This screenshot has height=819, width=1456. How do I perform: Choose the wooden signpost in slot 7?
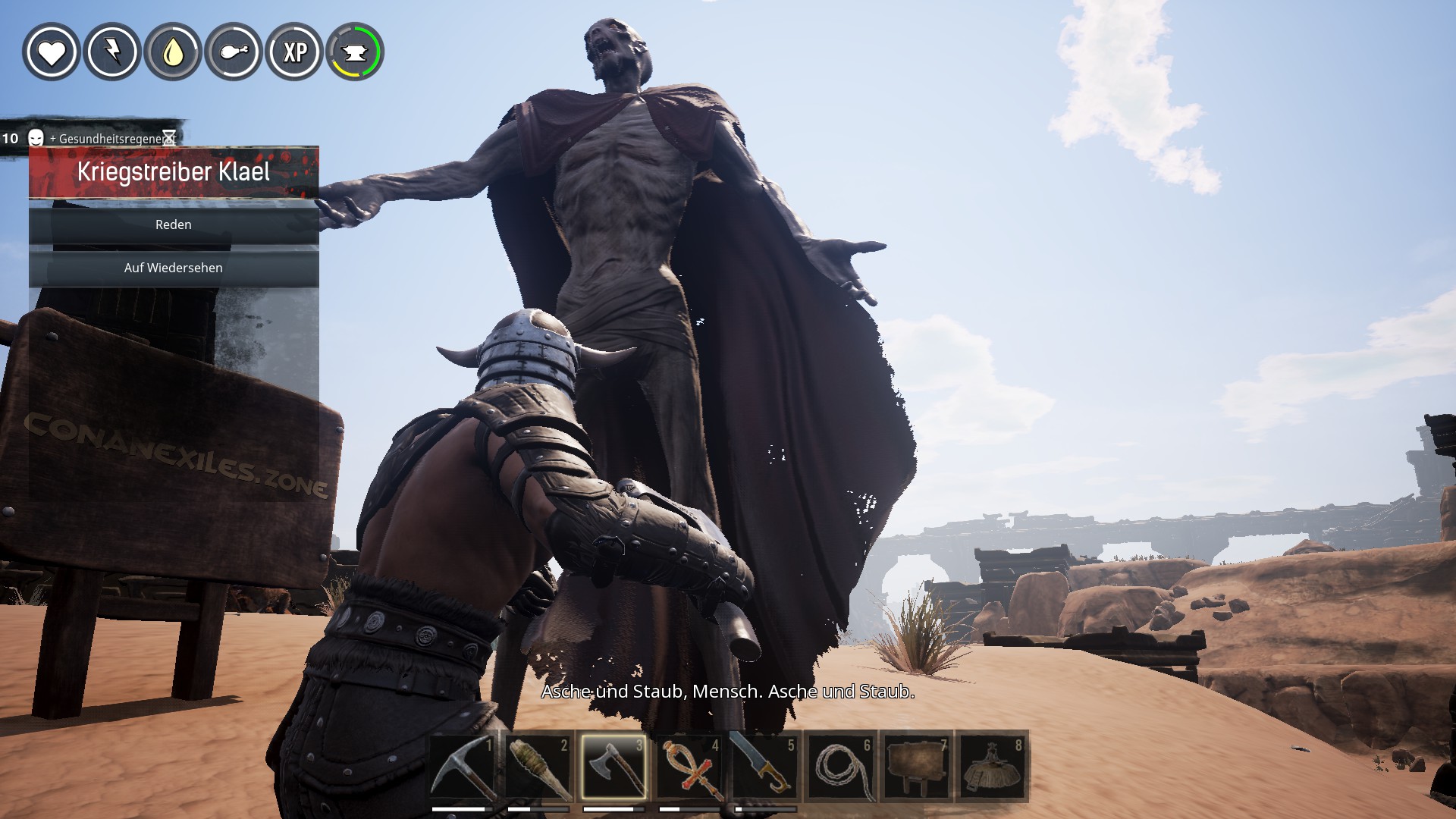(916, 767)
